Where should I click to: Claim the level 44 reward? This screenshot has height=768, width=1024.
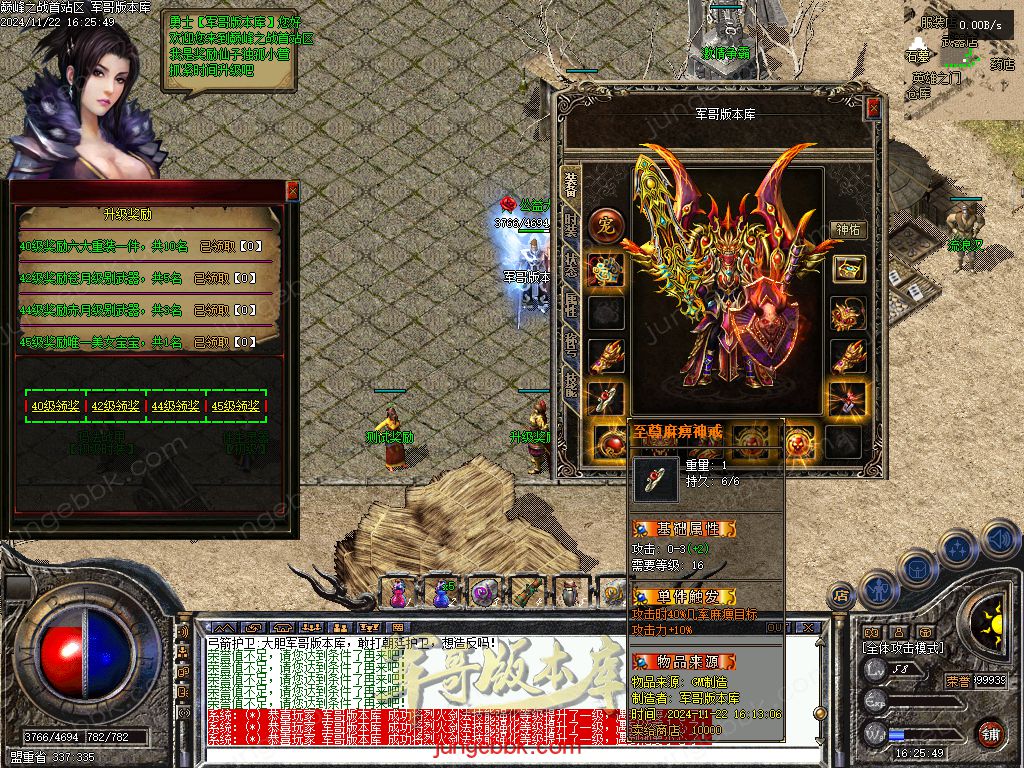(176, 406)
